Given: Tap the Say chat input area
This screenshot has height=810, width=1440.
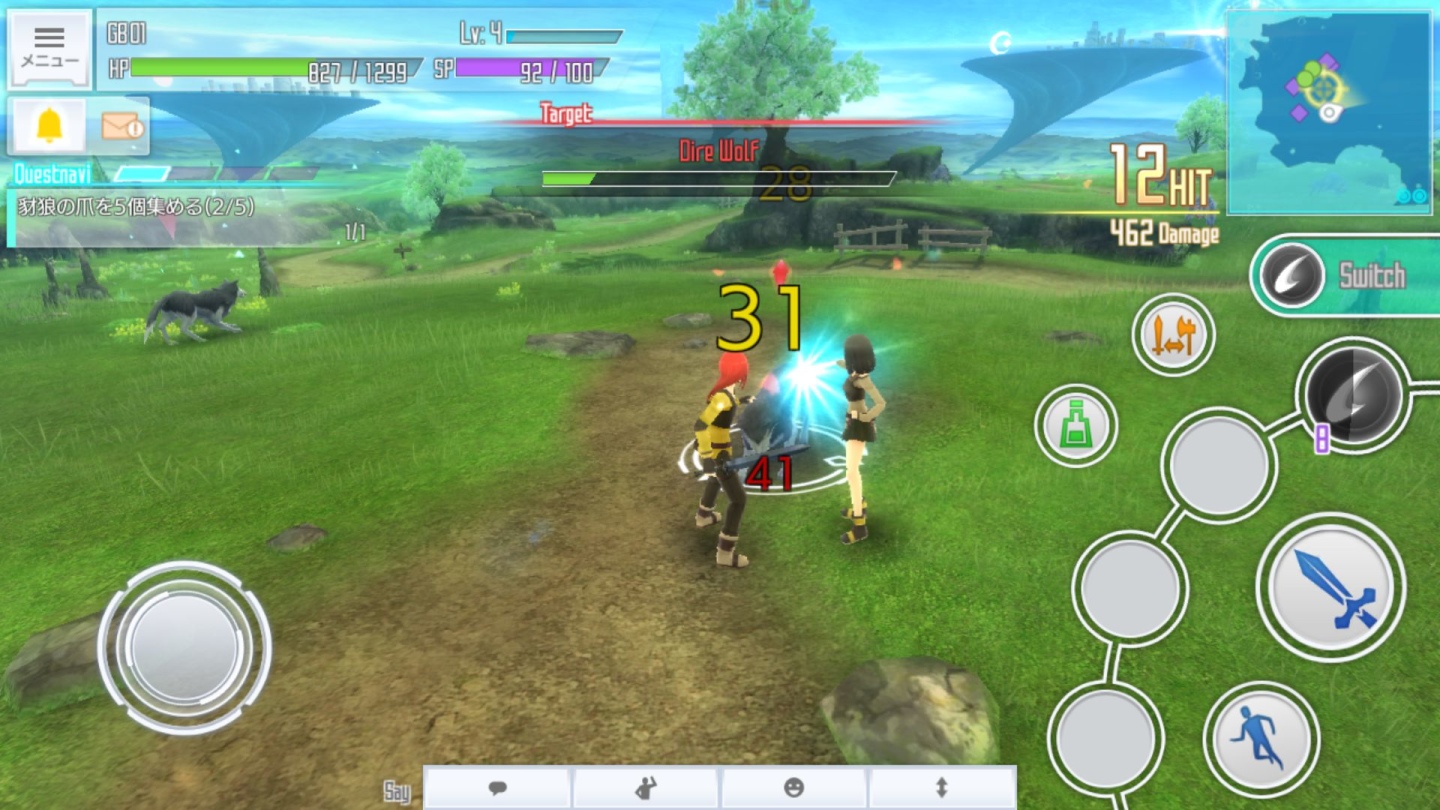Looking at the screenshot, I should tap(398, 790).
